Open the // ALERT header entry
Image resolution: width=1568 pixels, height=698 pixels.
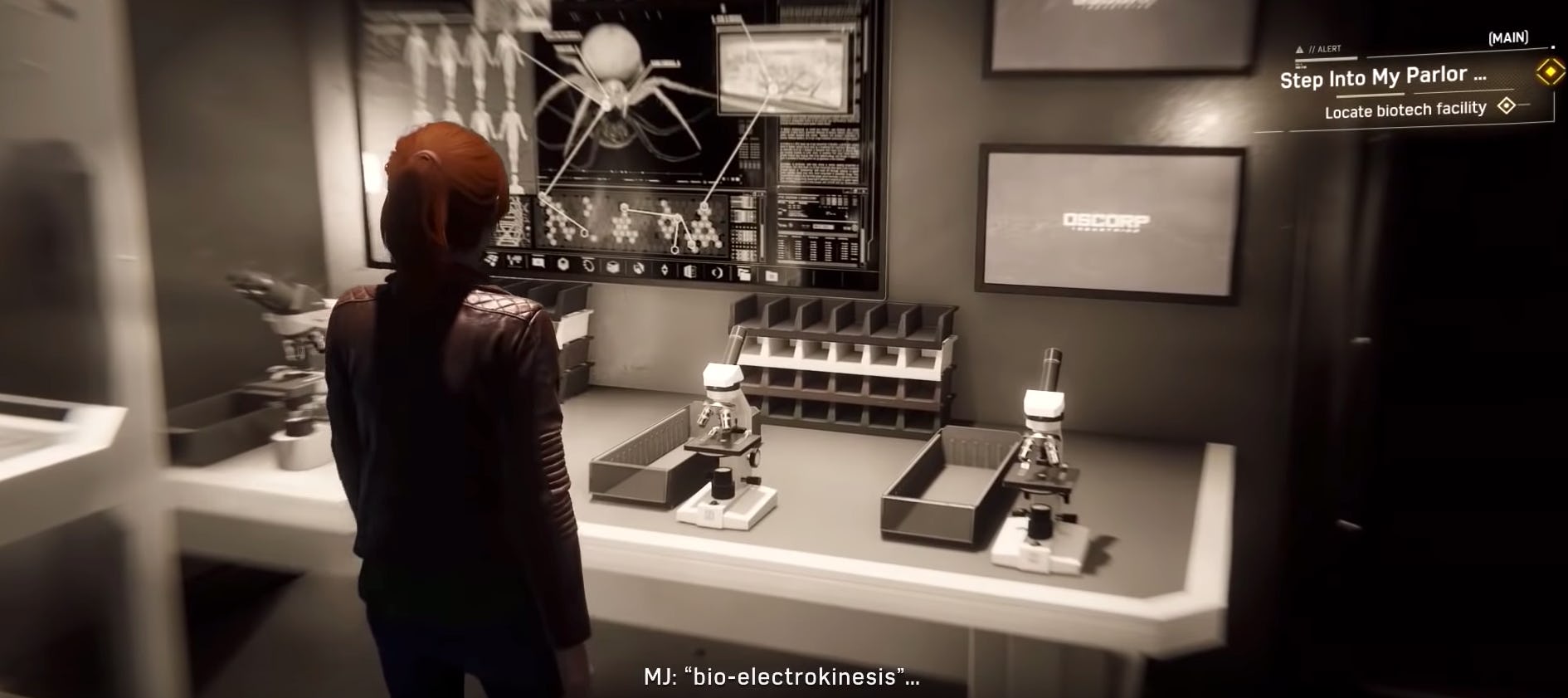[x=1326, y=48]
